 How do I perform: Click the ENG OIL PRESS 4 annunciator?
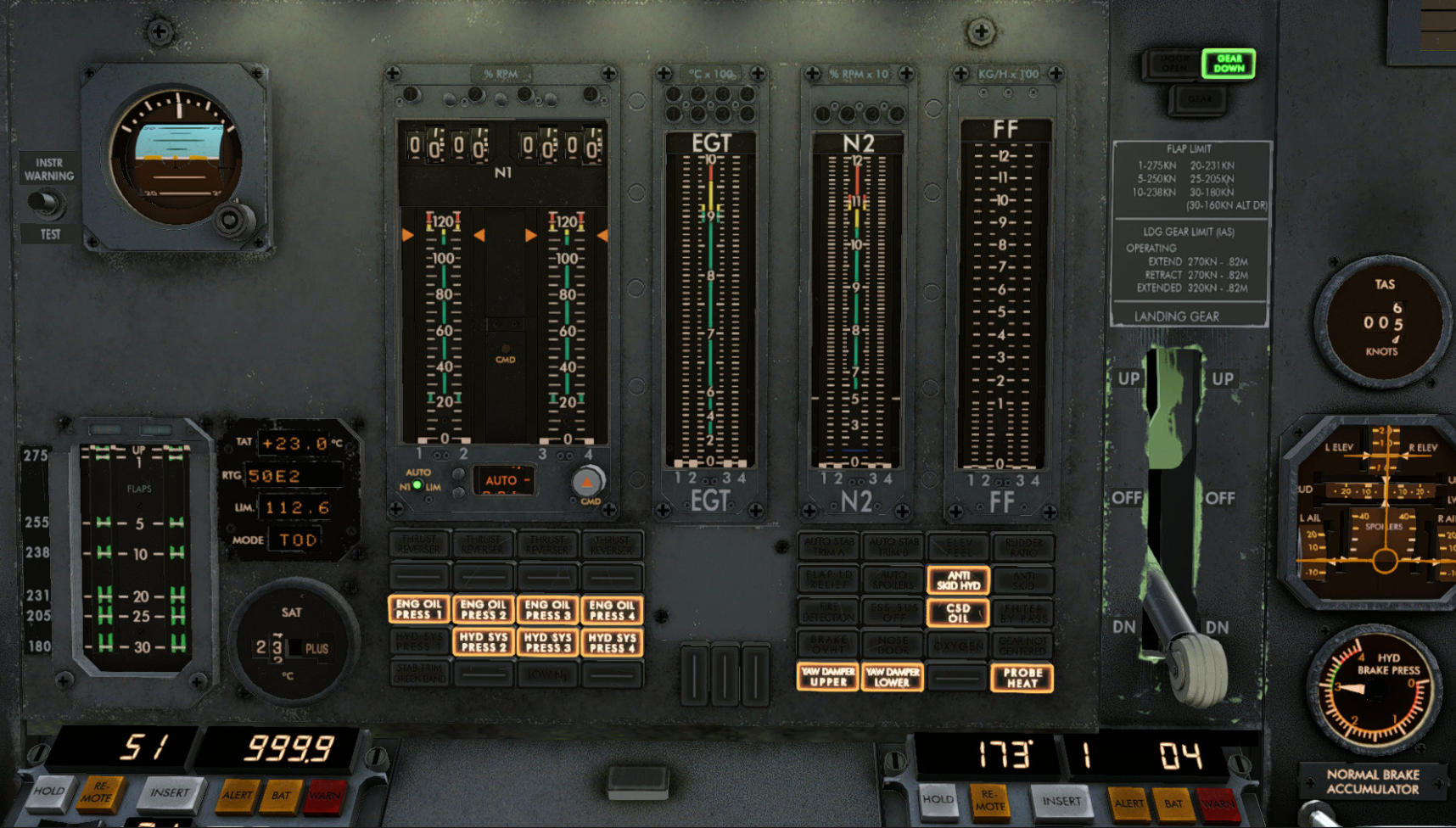[612, 609]
